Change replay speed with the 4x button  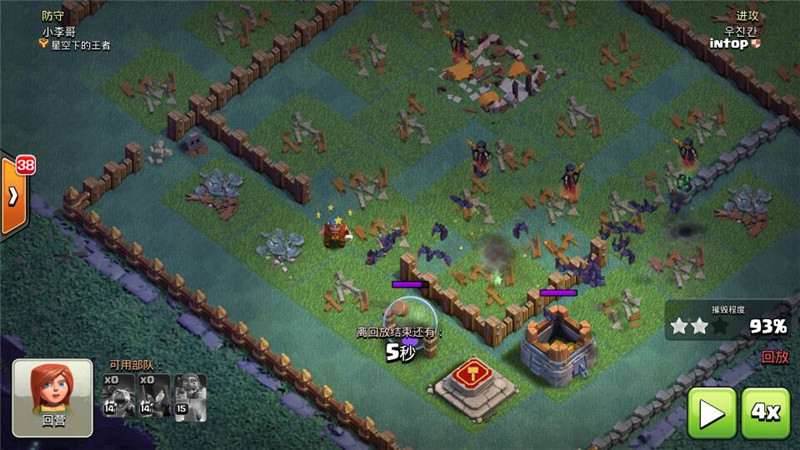click(767, 412)
